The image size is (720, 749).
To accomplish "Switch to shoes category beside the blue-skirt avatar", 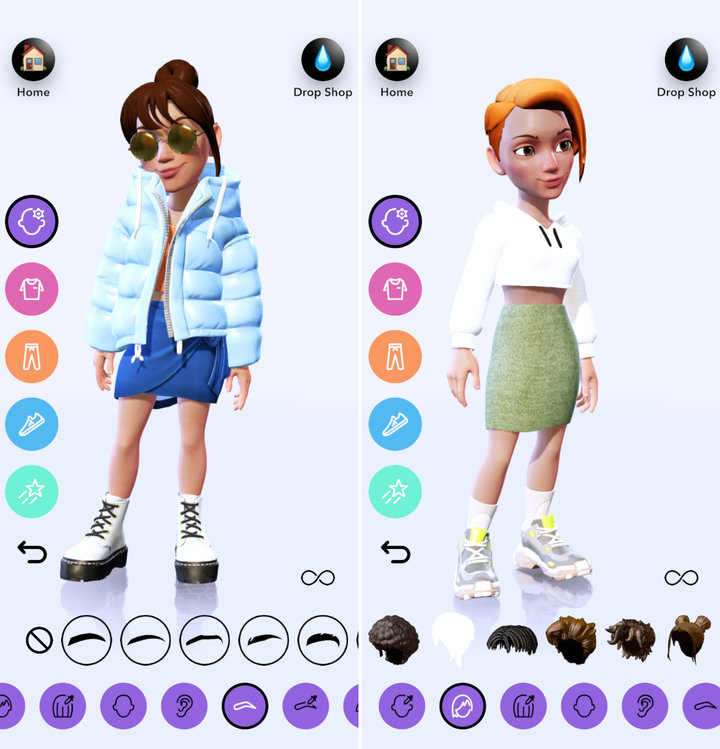I will click(32, 424).
